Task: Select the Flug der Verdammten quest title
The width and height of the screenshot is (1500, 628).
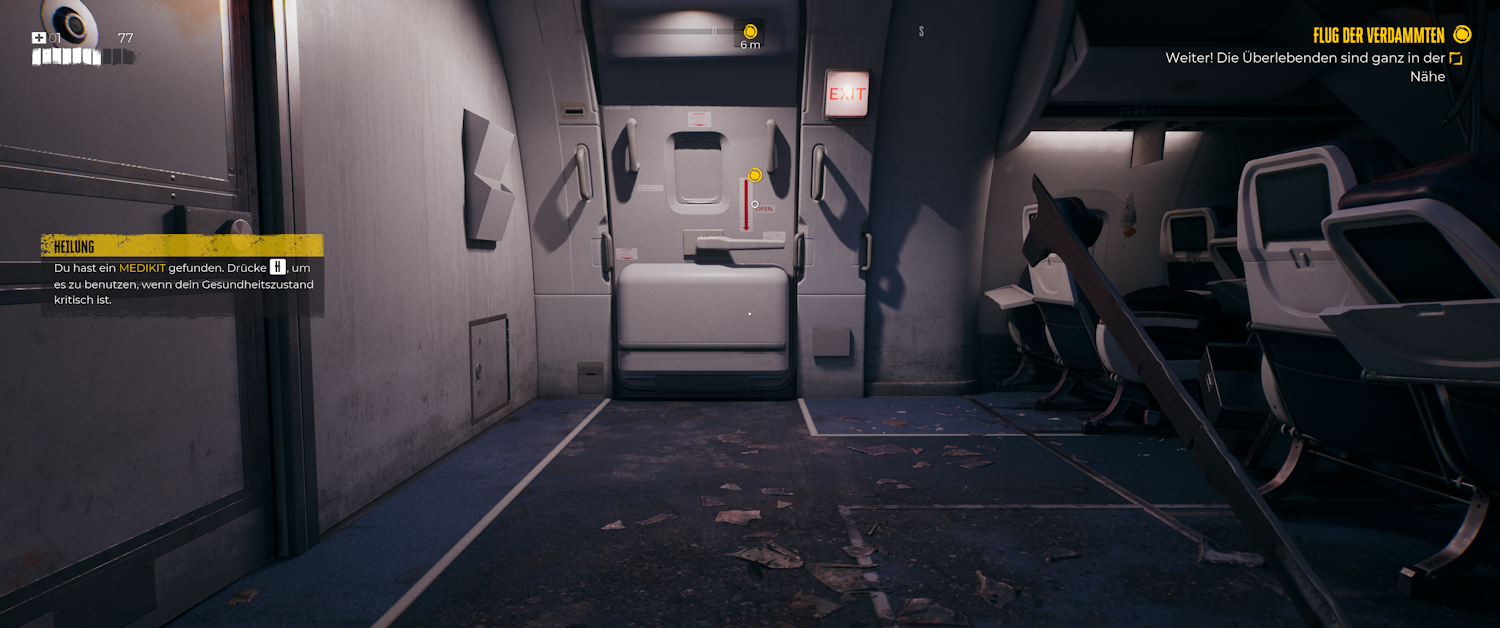Action: point(1378,36)
